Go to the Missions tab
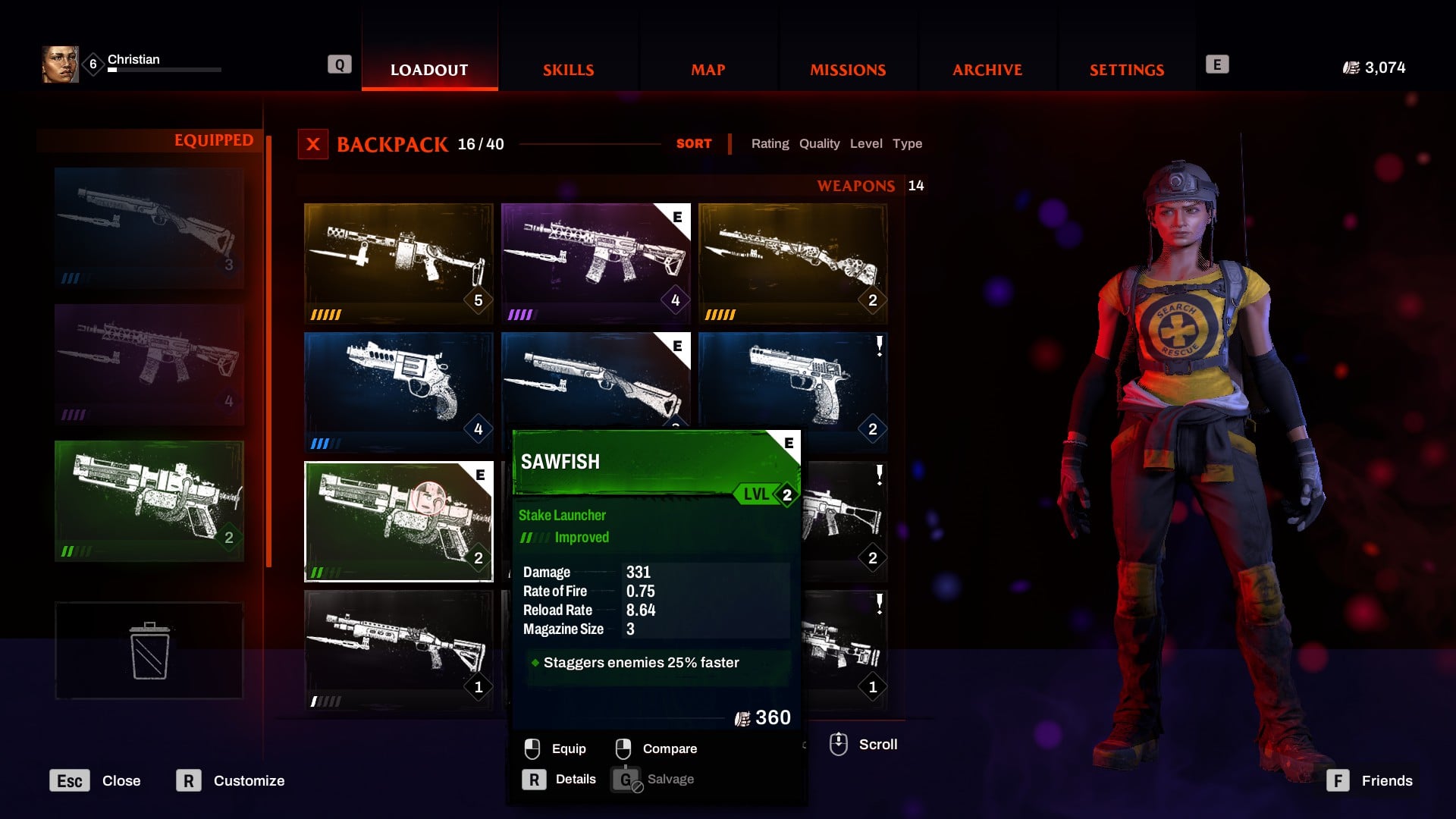 [847, 70]
